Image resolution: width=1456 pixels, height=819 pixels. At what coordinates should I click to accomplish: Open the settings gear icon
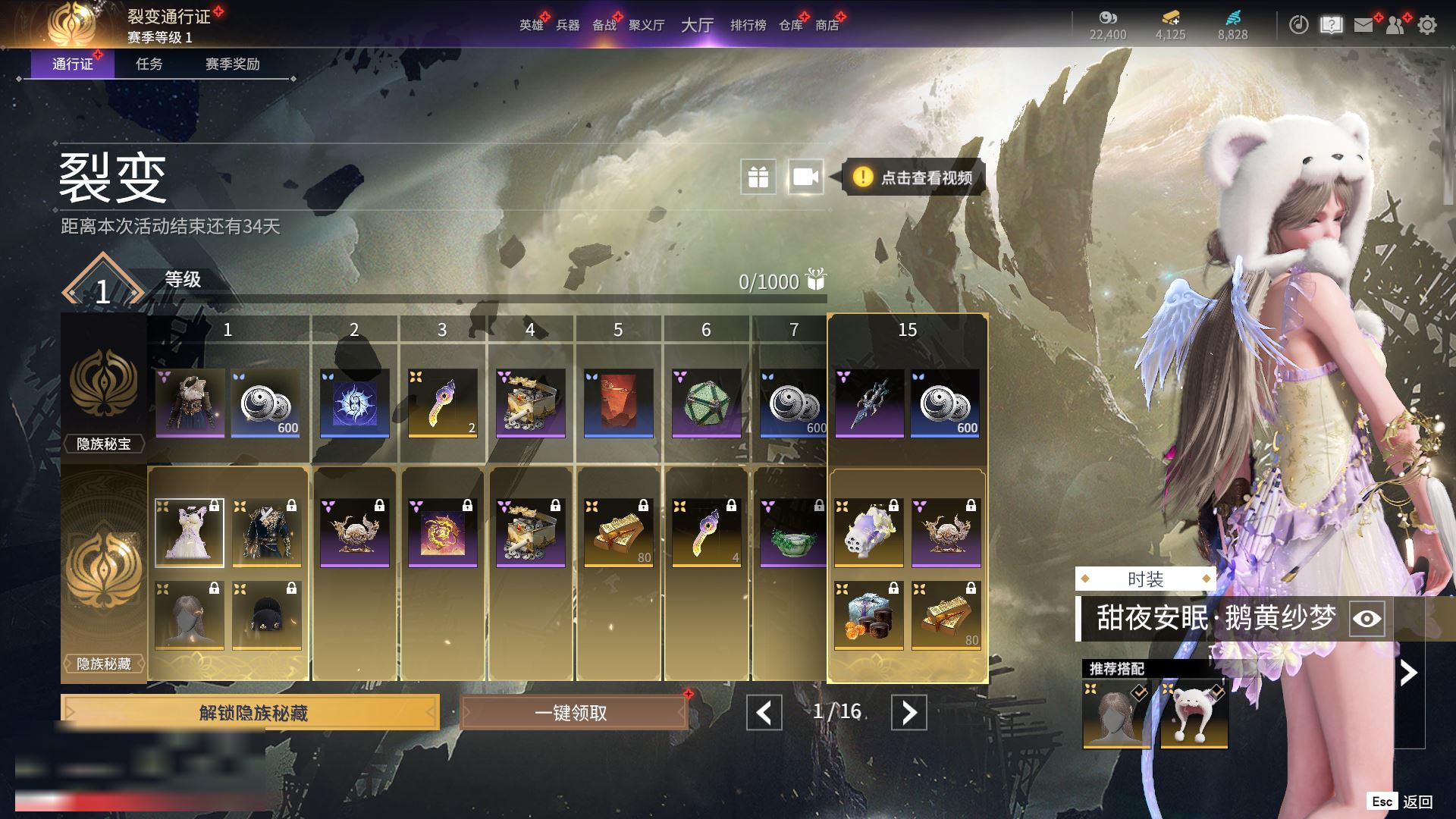[1426, 25]
